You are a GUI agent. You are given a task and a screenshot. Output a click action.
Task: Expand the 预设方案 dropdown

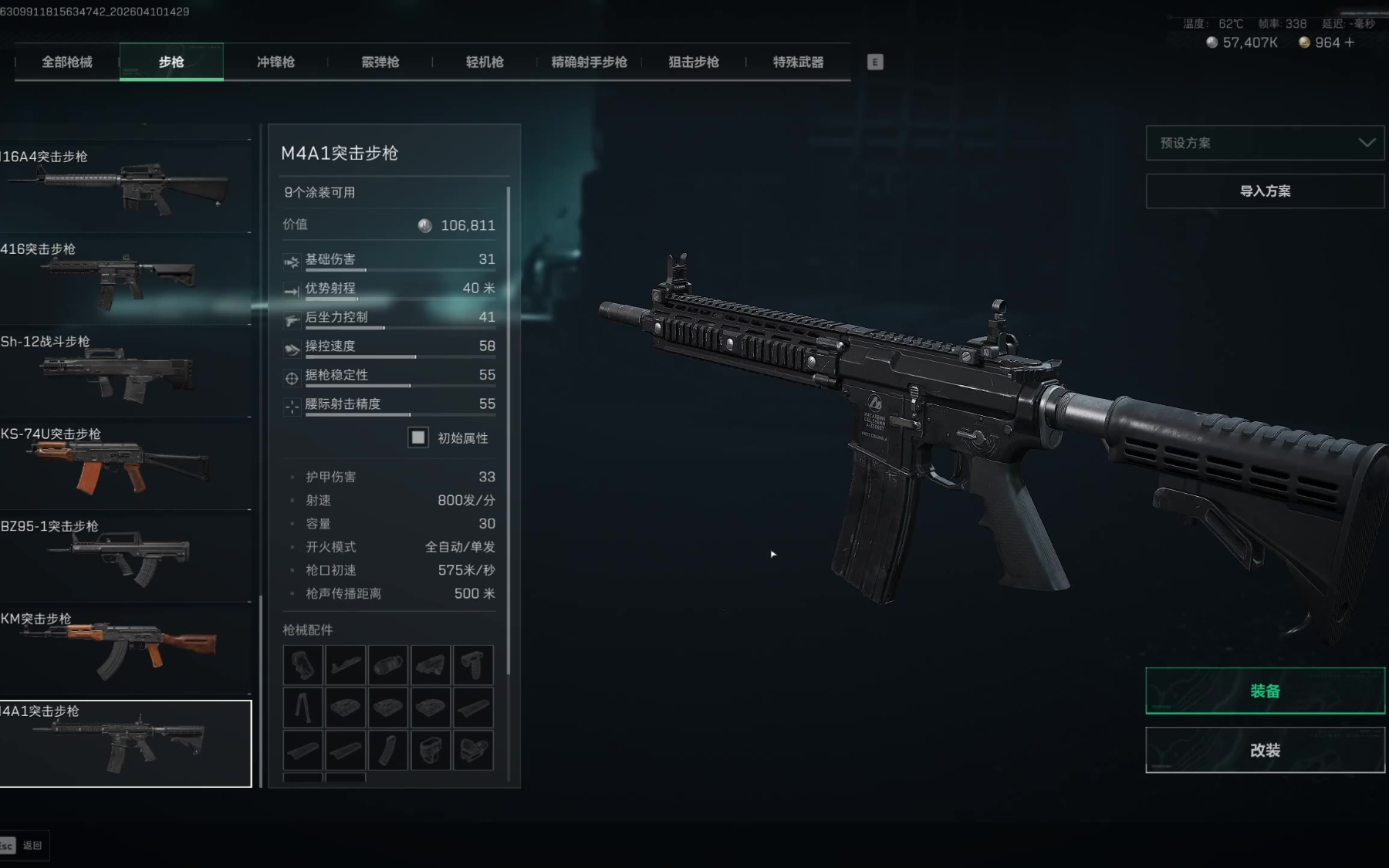point(1265,143)
